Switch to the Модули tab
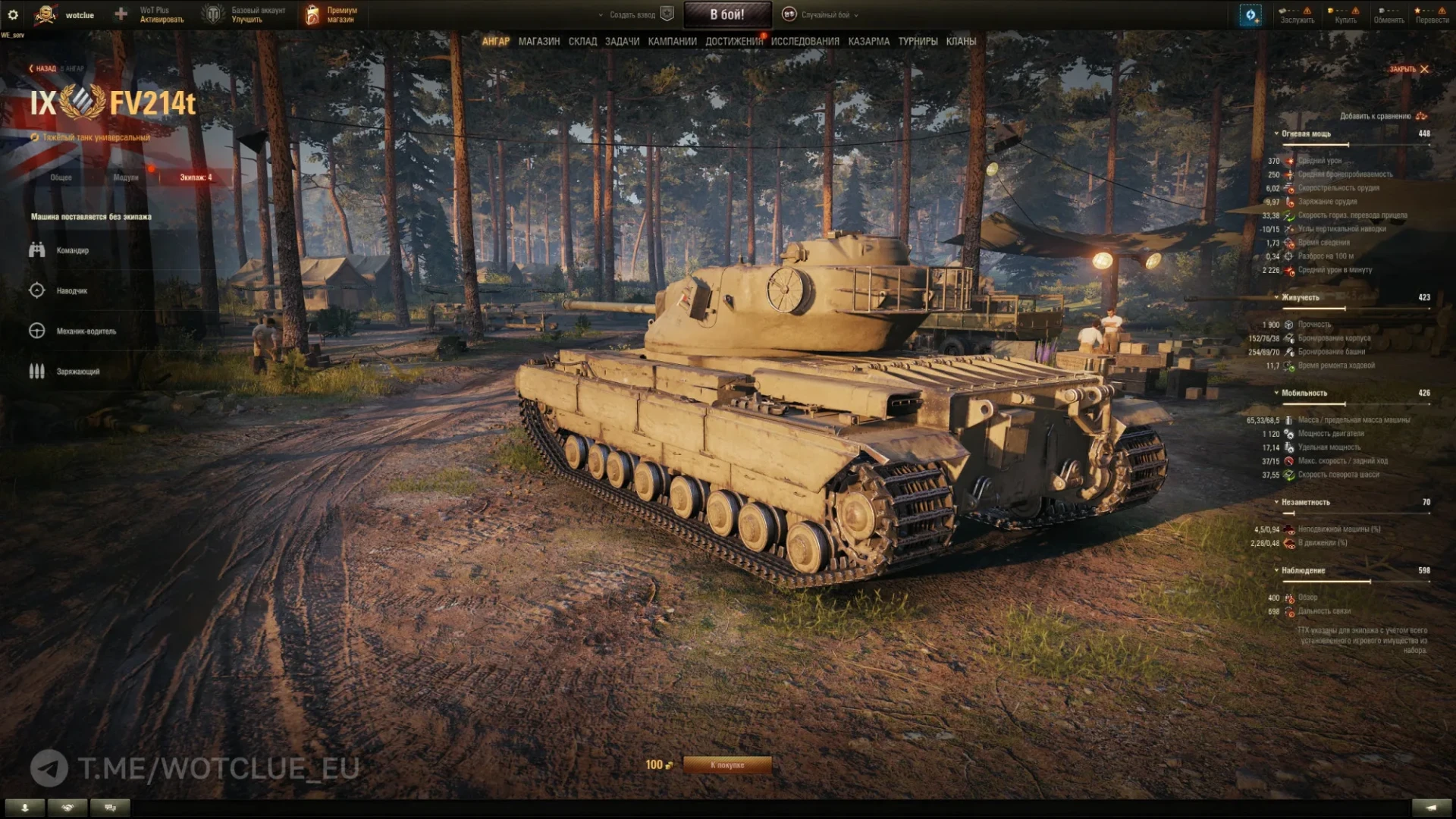 (126, 177)
